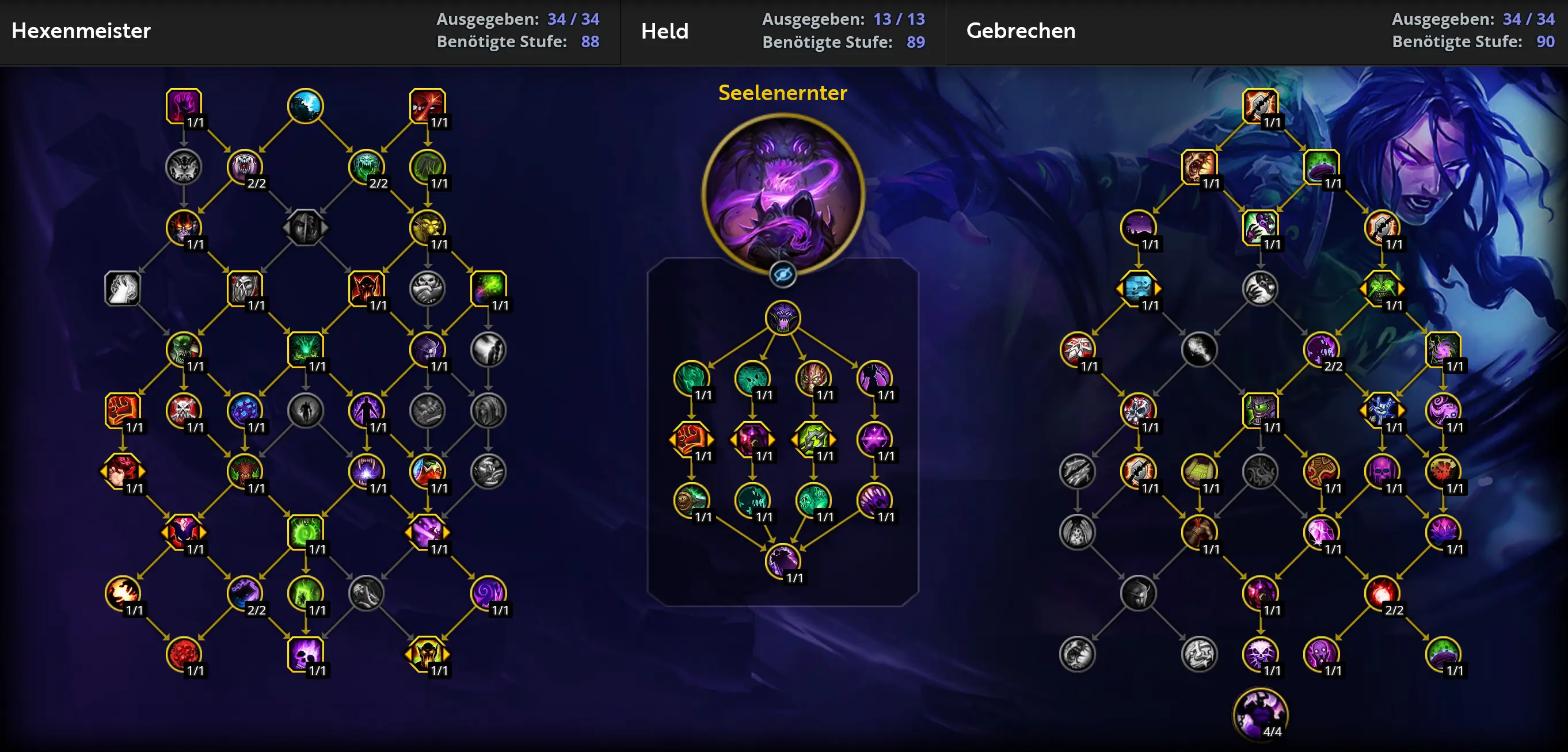Viewport: 1568px width, 752px height.
Task: Select the purple flaming skull square talent
Action: [305, 654]
